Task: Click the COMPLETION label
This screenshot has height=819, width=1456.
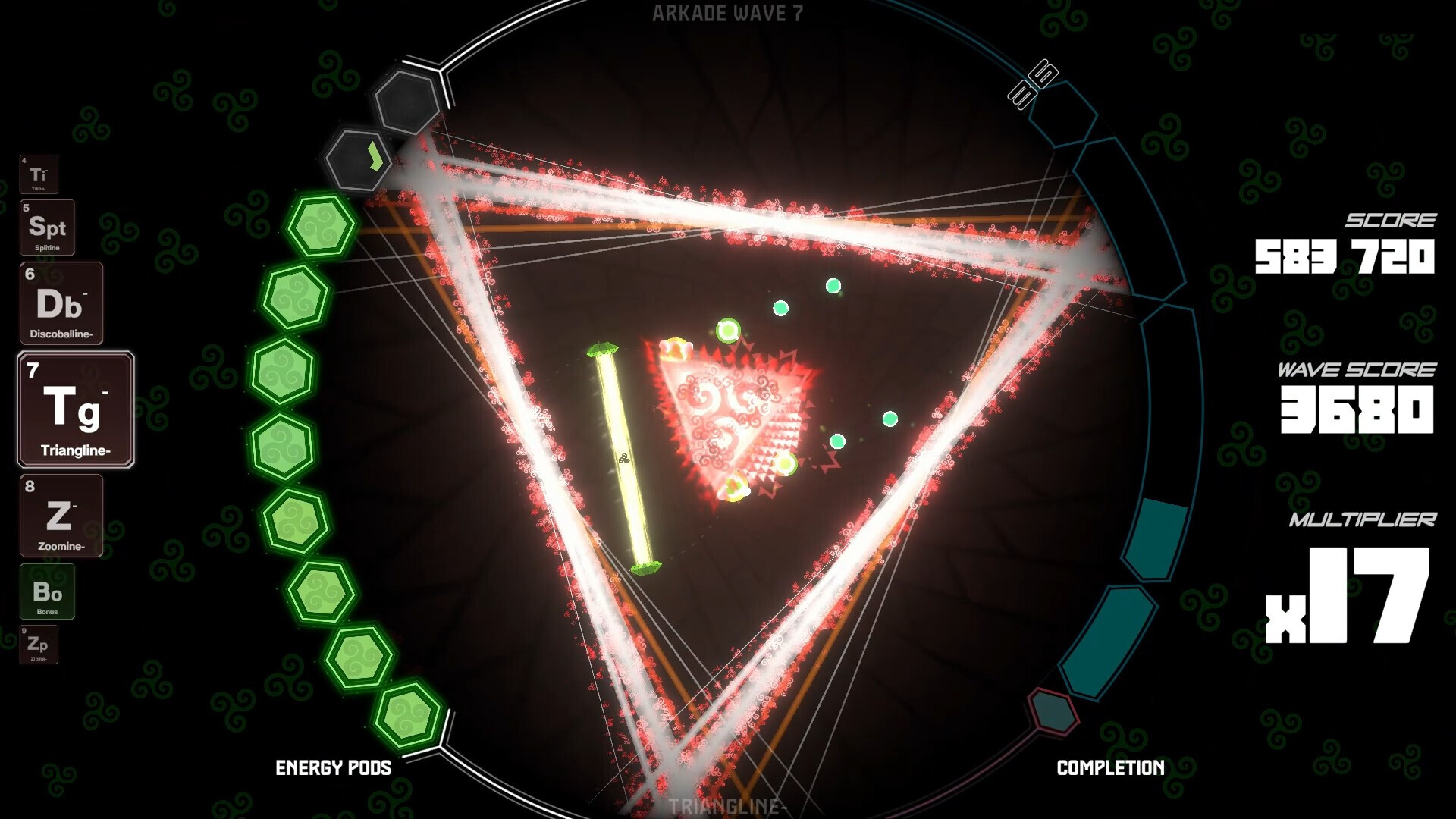Action: coord(1110,767)
